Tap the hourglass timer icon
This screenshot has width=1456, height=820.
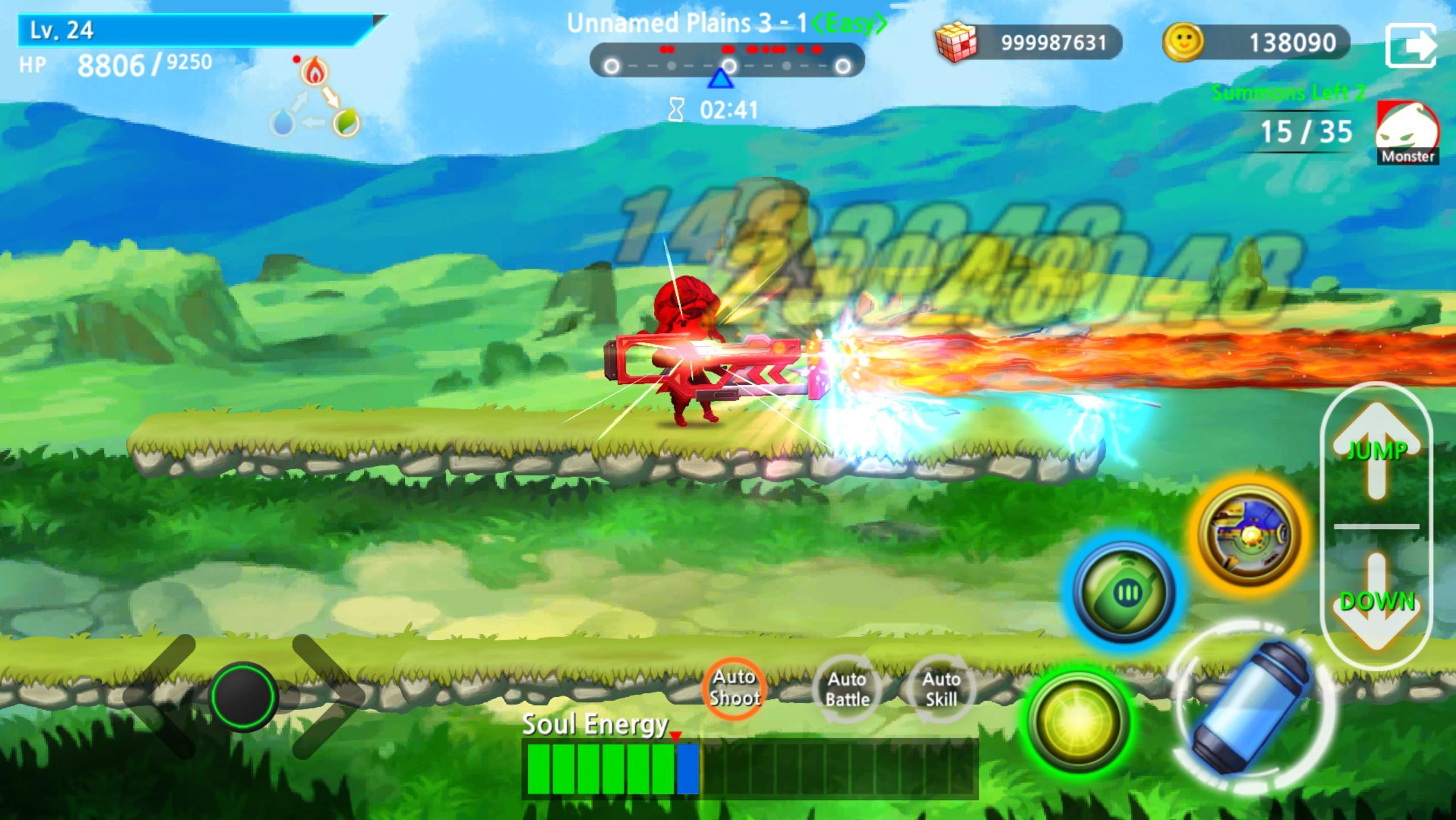pos(676,109)
